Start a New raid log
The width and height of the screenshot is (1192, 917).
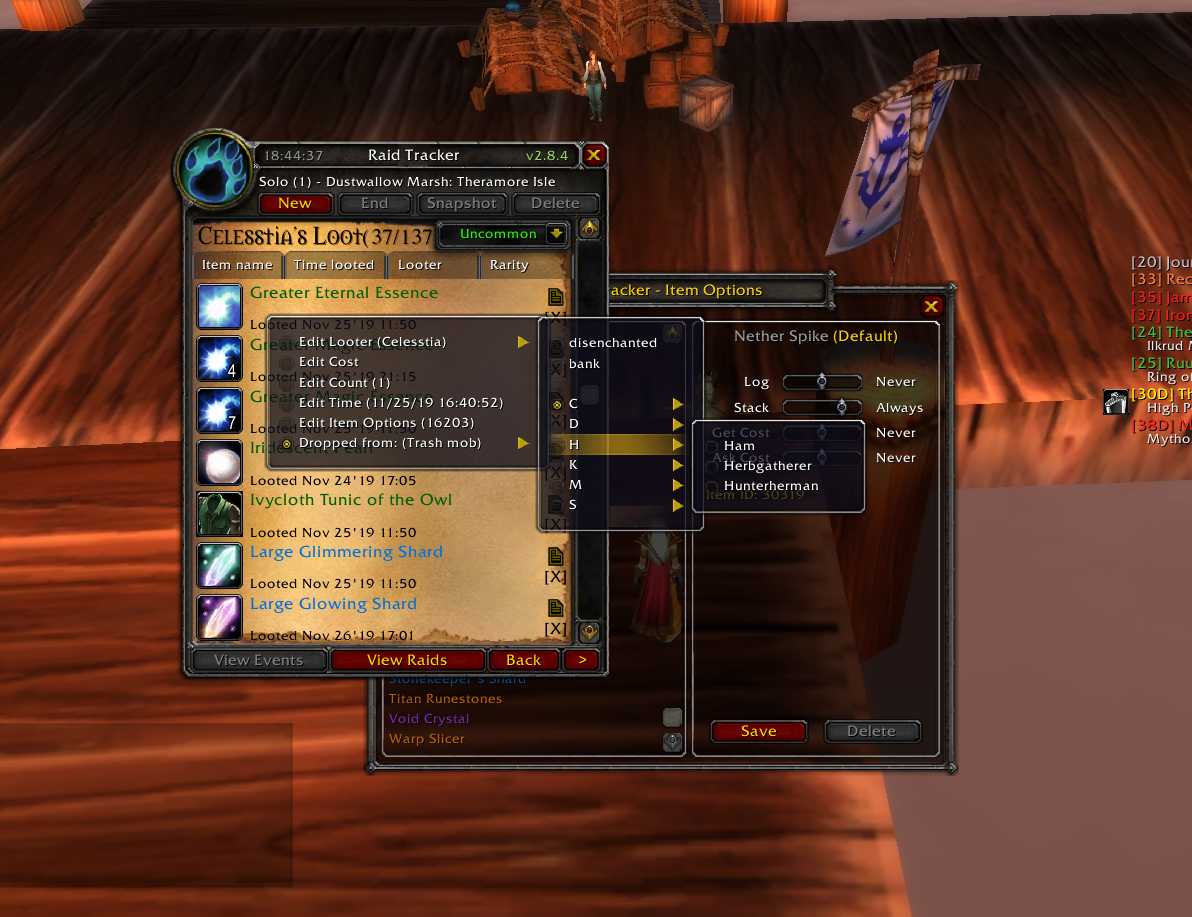pyautogui.click(x=295, y=203)
